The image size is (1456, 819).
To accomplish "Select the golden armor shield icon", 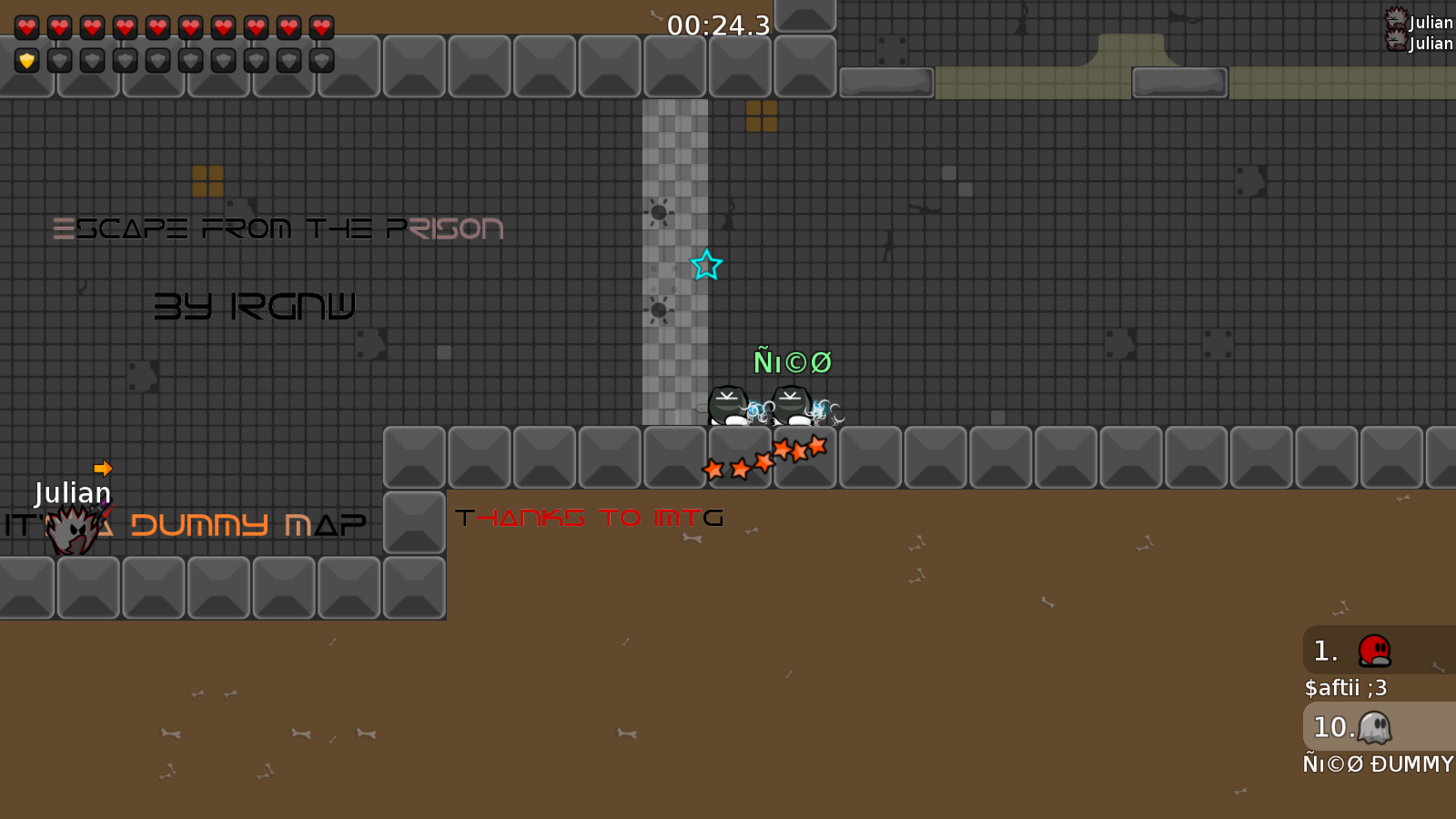I will (x=27, y=61).
